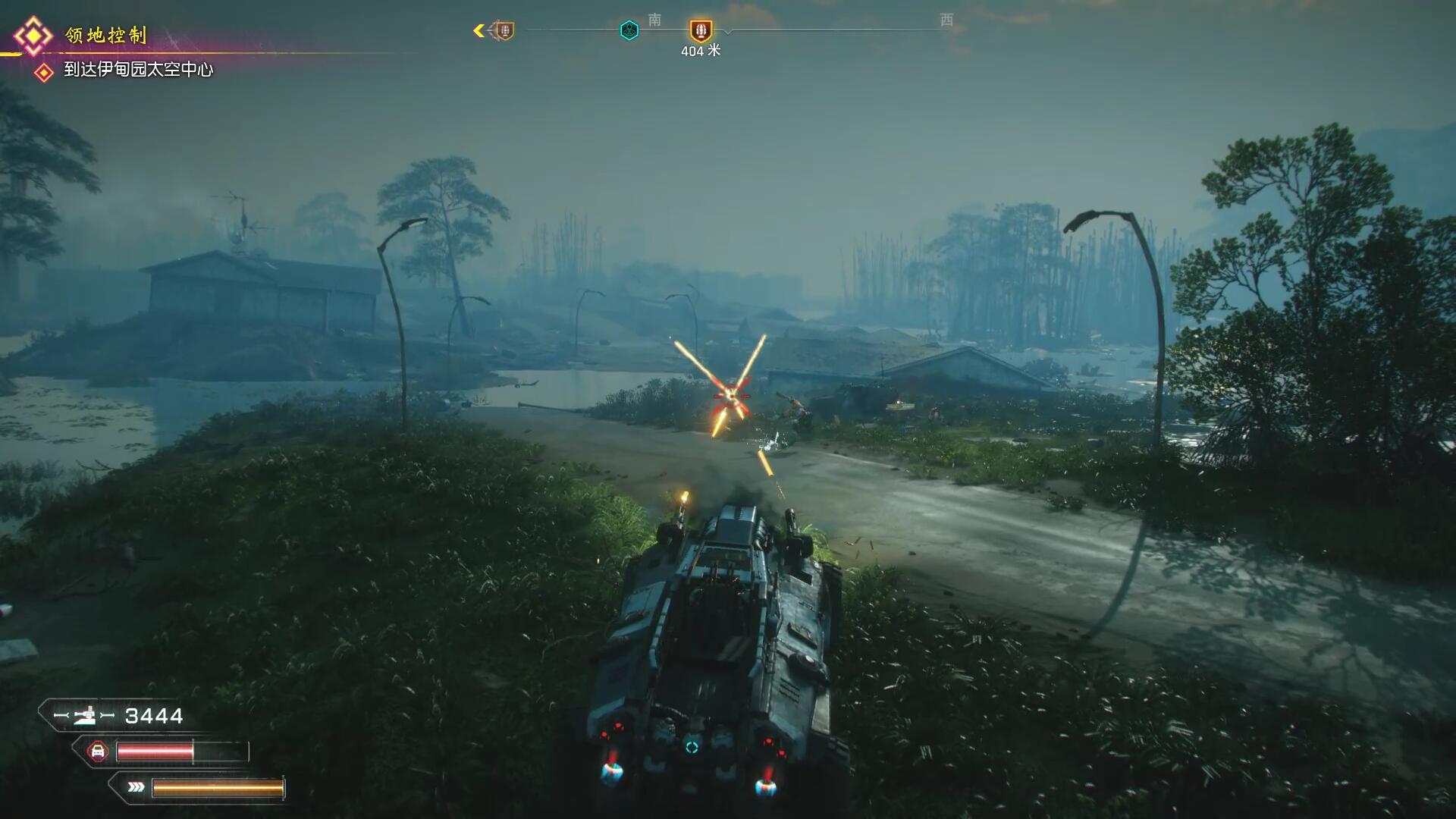Screen dimensions: 1456x819
Task: Select the red vehicle health car icon
Action: pyautogui.click(x=97, y=752)
